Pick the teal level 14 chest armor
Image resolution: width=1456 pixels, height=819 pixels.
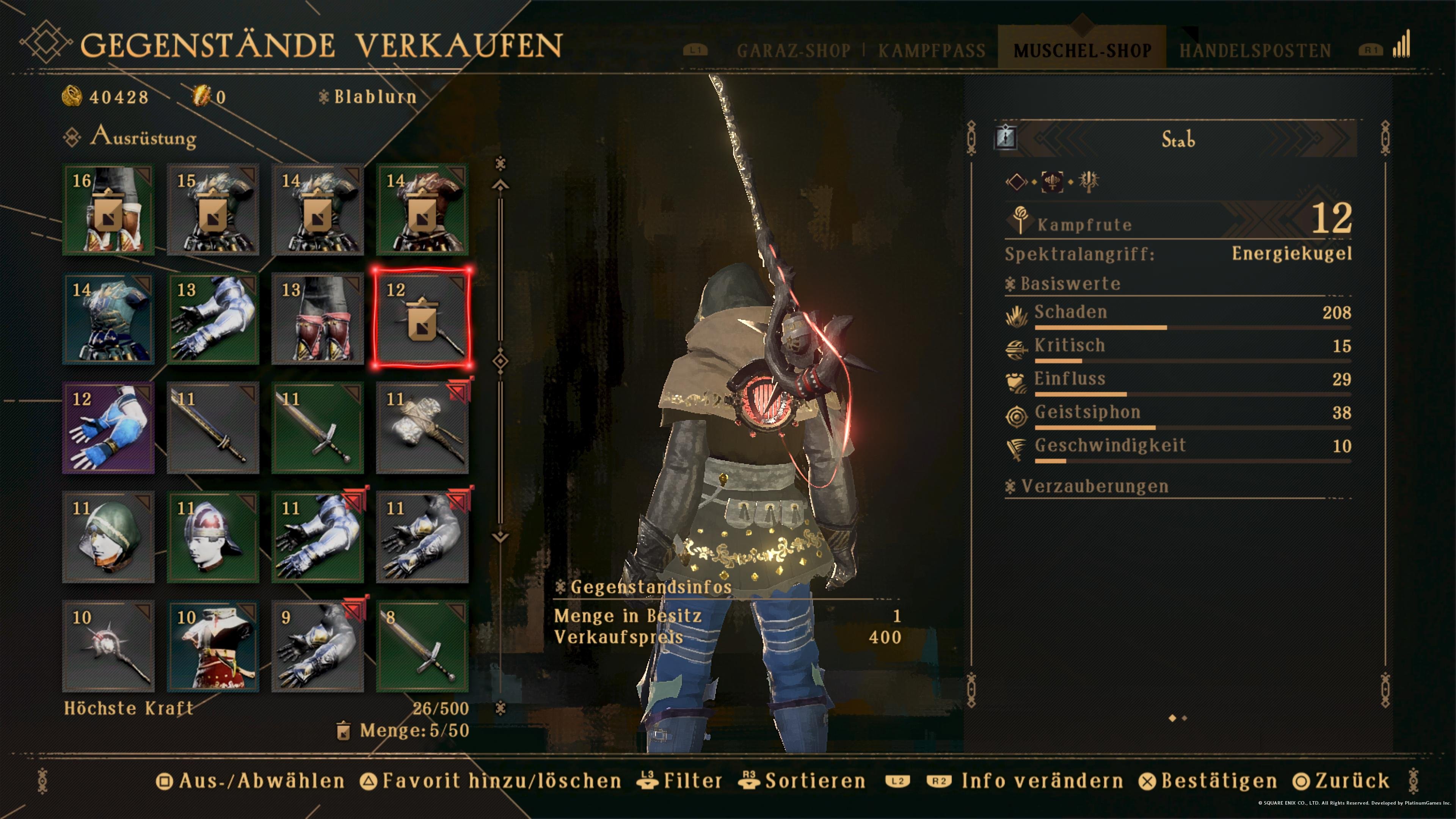tap(108, 319)
